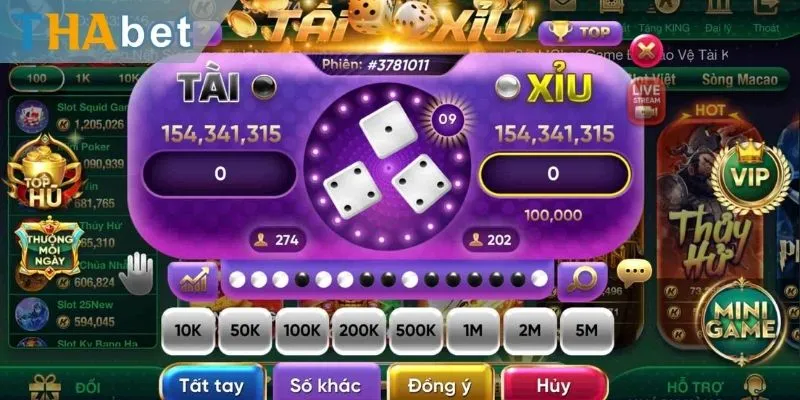
Task: Click the Tài bet amount field
Action: click(x=220, y=174)
